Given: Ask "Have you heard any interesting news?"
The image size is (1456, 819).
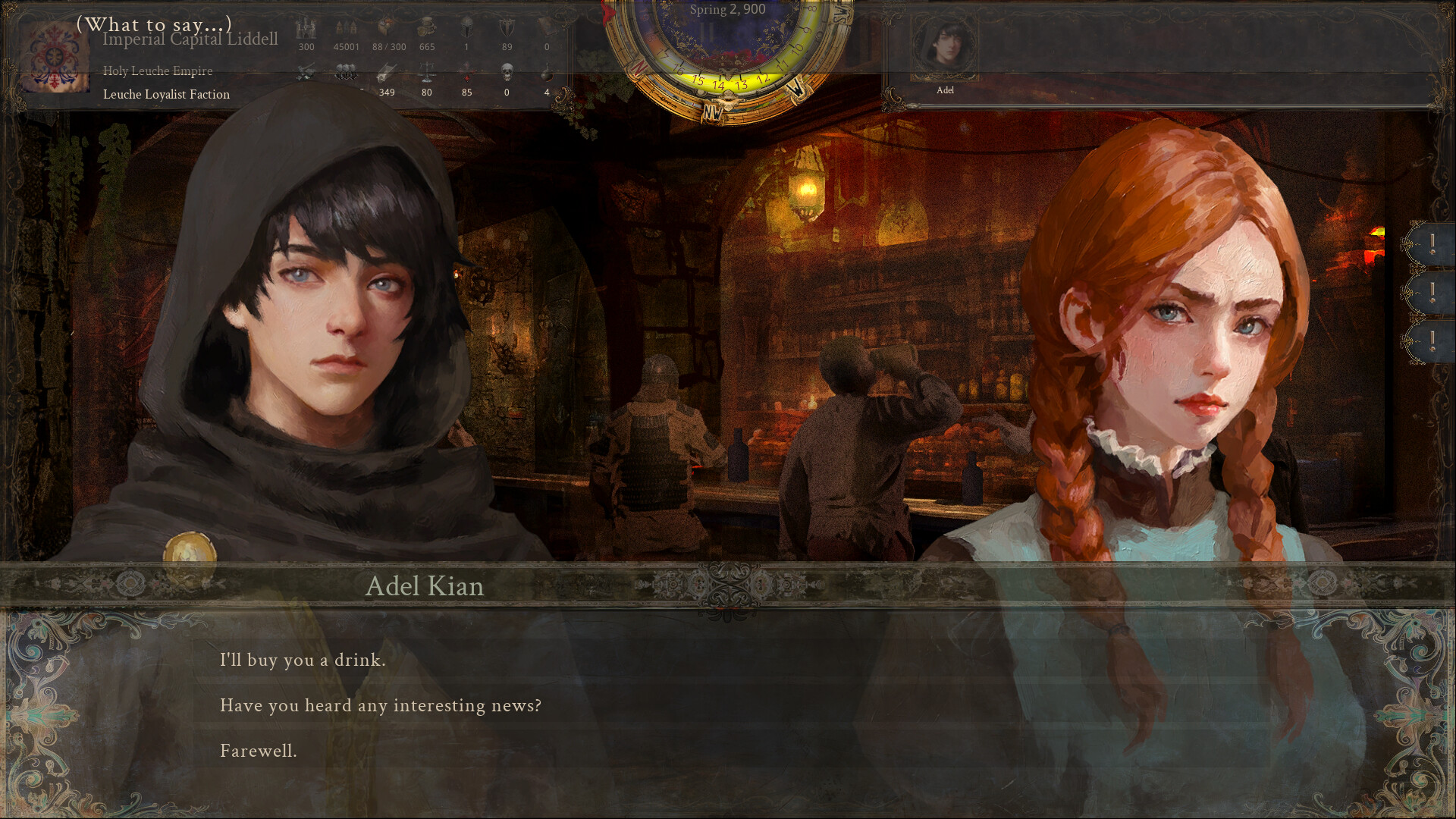Looking at the screenshot, I should click(381, 705).
